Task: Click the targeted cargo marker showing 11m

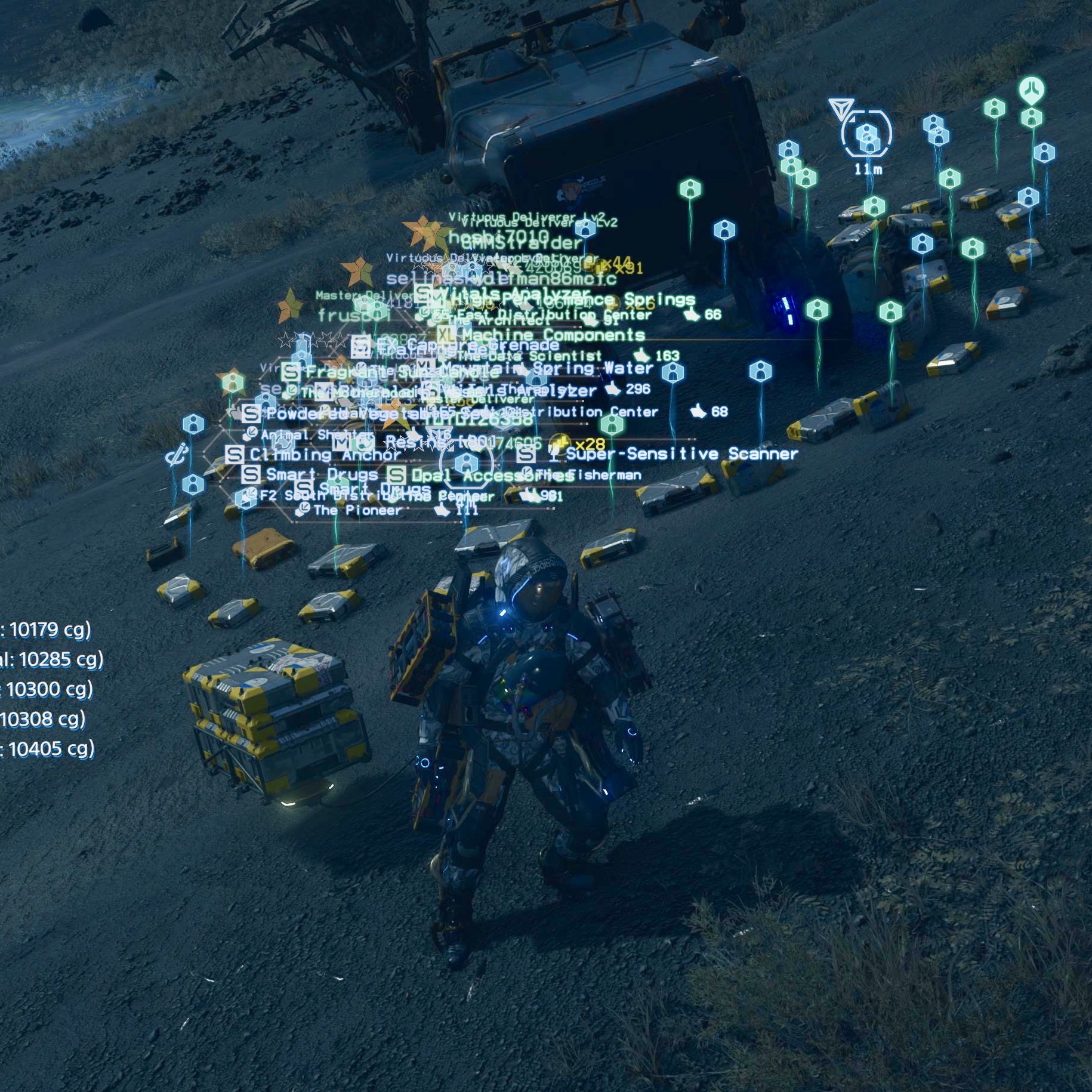Action: pos(866,135)
